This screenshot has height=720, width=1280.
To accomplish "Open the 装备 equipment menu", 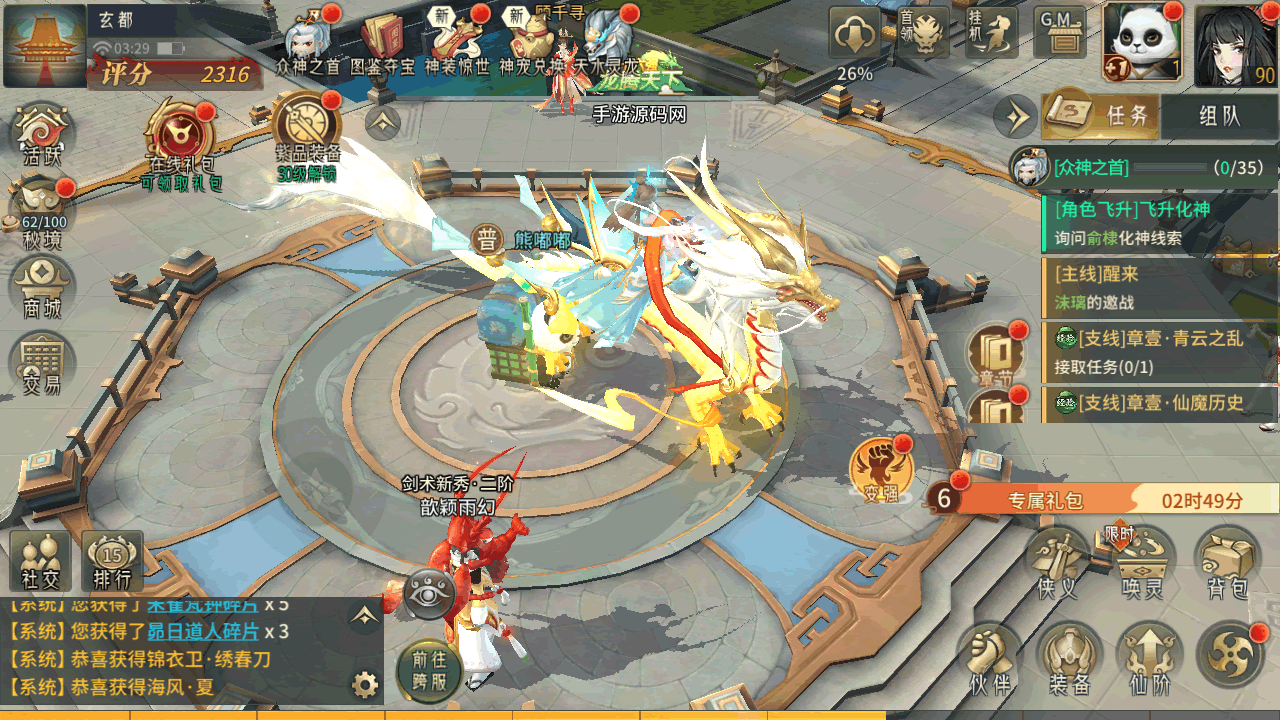I will tap(1069, 658).
